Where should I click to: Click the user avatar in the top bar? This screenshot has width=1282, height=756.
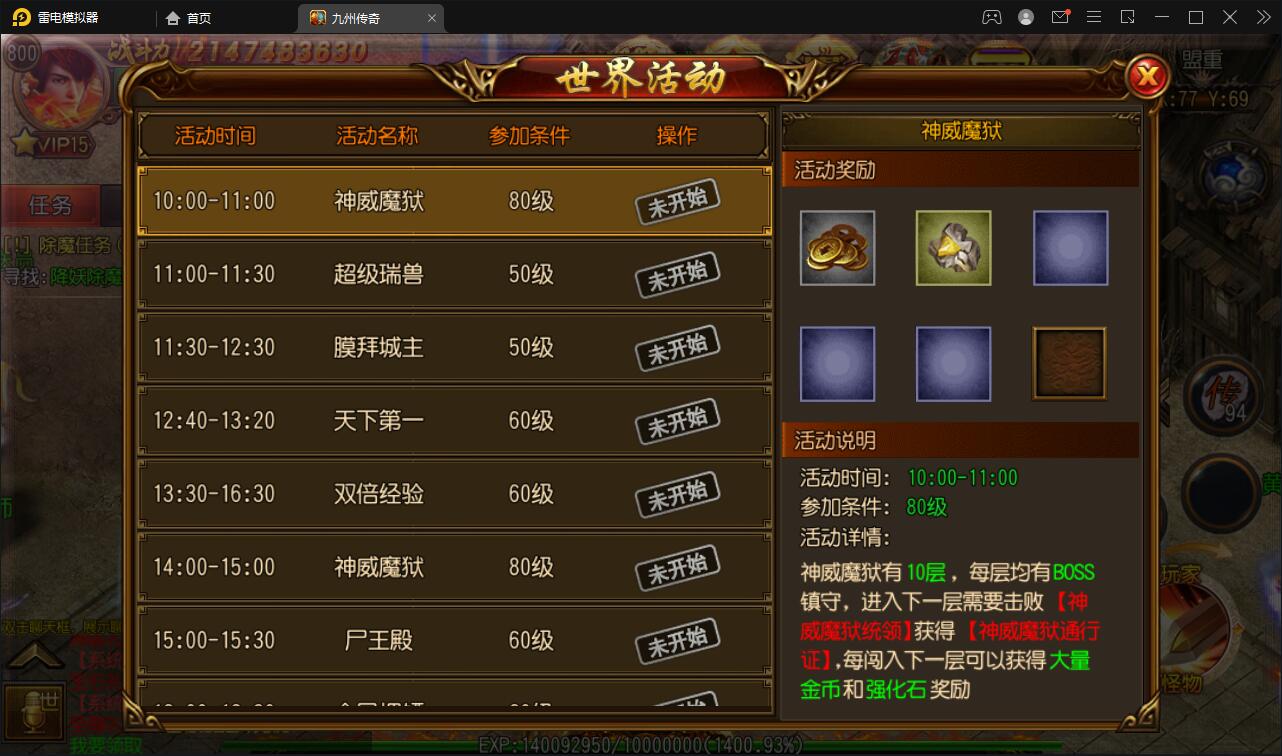[1026, 17]
